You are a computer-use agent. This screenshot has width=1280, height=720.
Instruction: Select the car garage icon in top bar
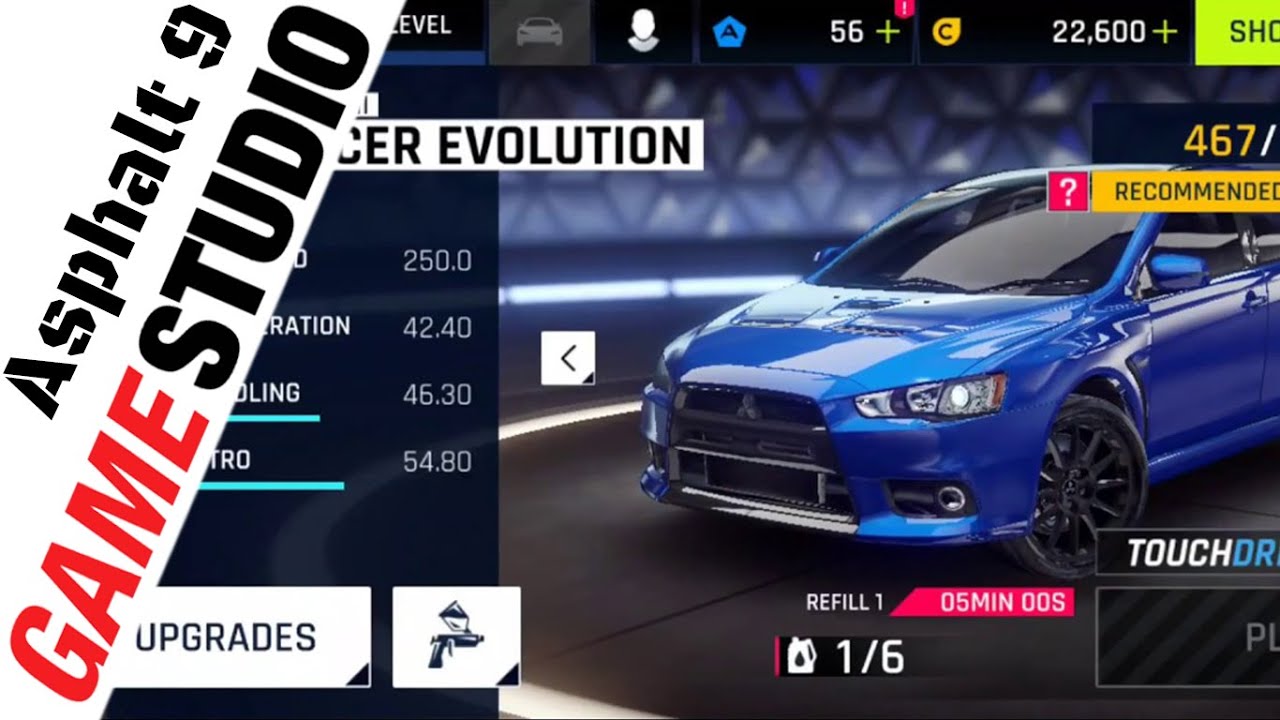pyautogui.click(x=540, y=29)
